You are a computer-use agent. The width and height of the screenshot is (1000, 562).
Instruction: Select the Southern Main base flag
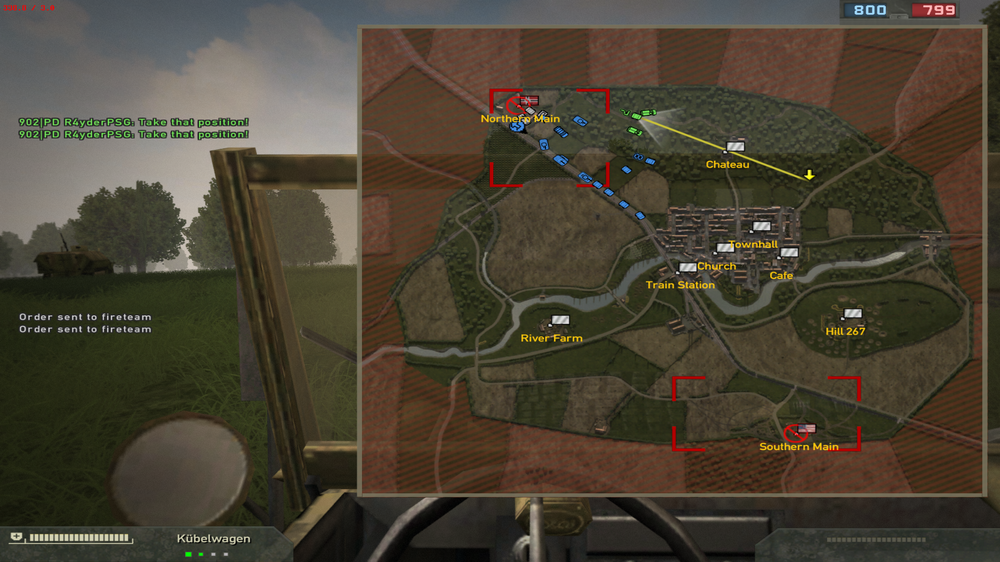[806, 429]
